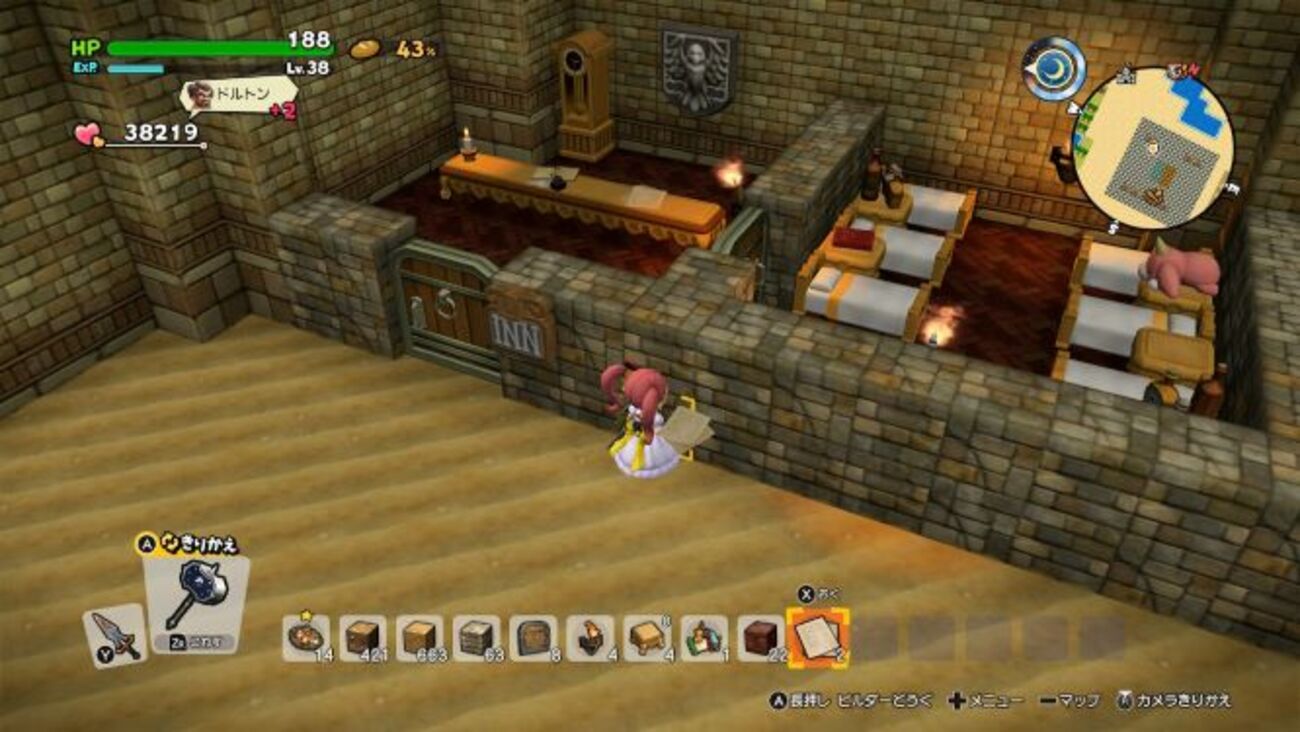This screenshot has width=1300, height=732.
Task: Click the moon day-night clock icon
Action: point(1054,68)
